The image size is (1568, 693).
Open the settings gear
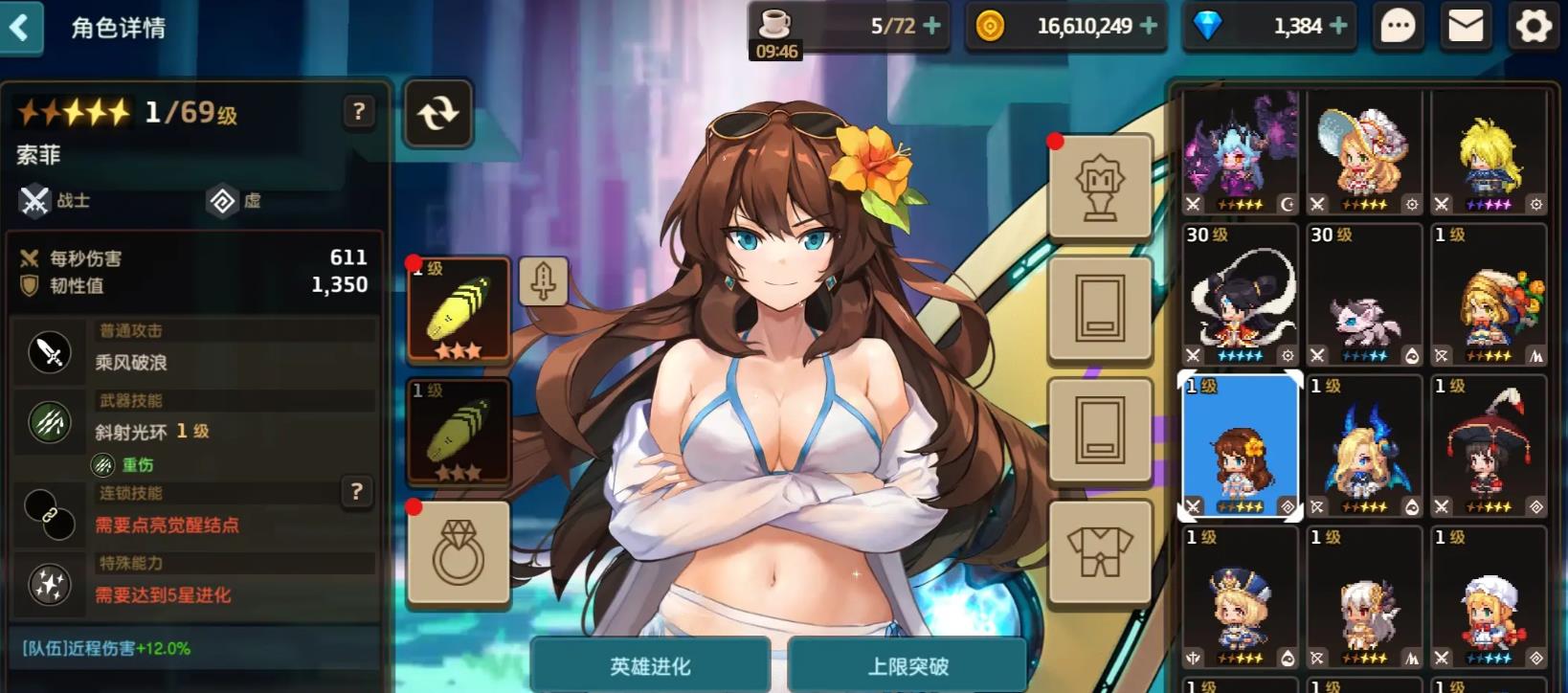pos(1531,26)
